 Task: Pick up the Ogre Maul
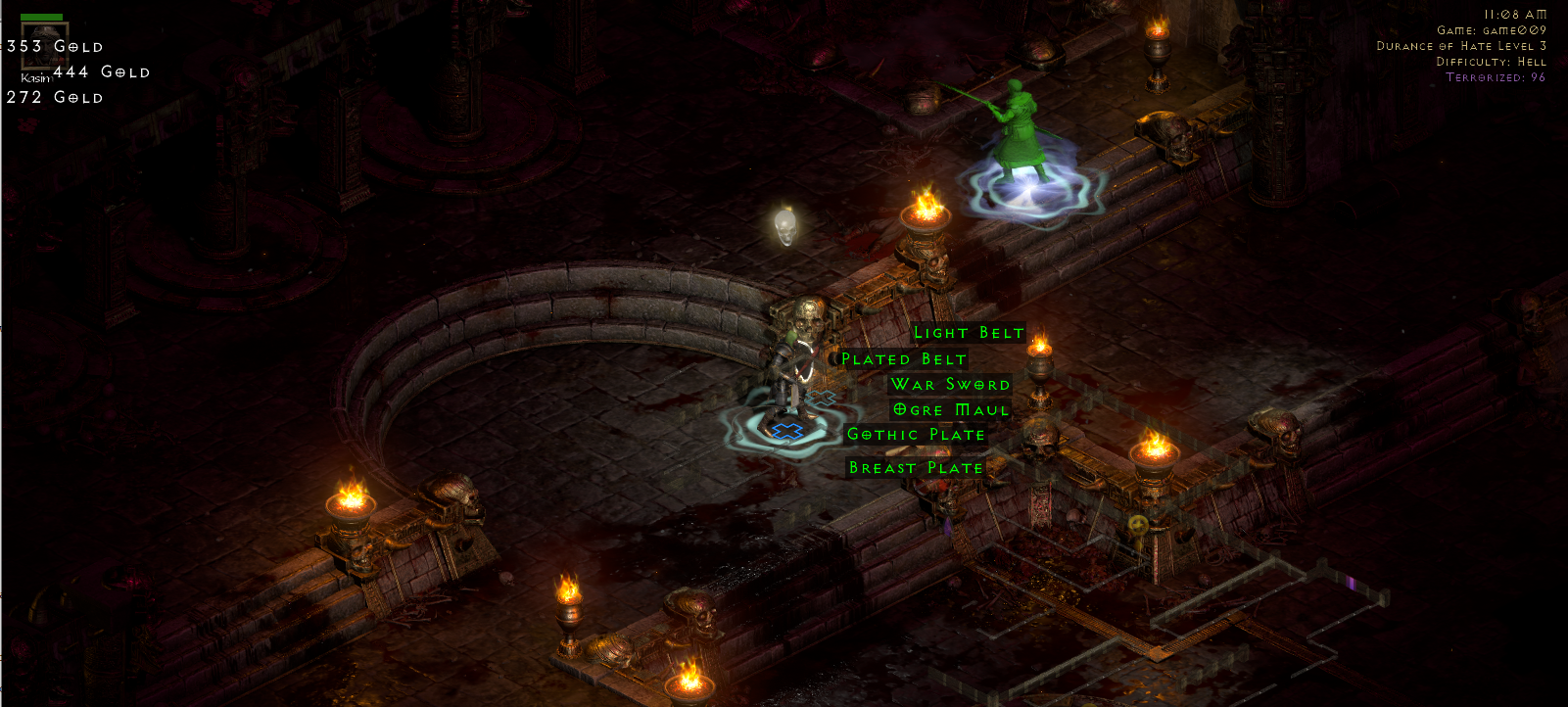click(949, 409)
